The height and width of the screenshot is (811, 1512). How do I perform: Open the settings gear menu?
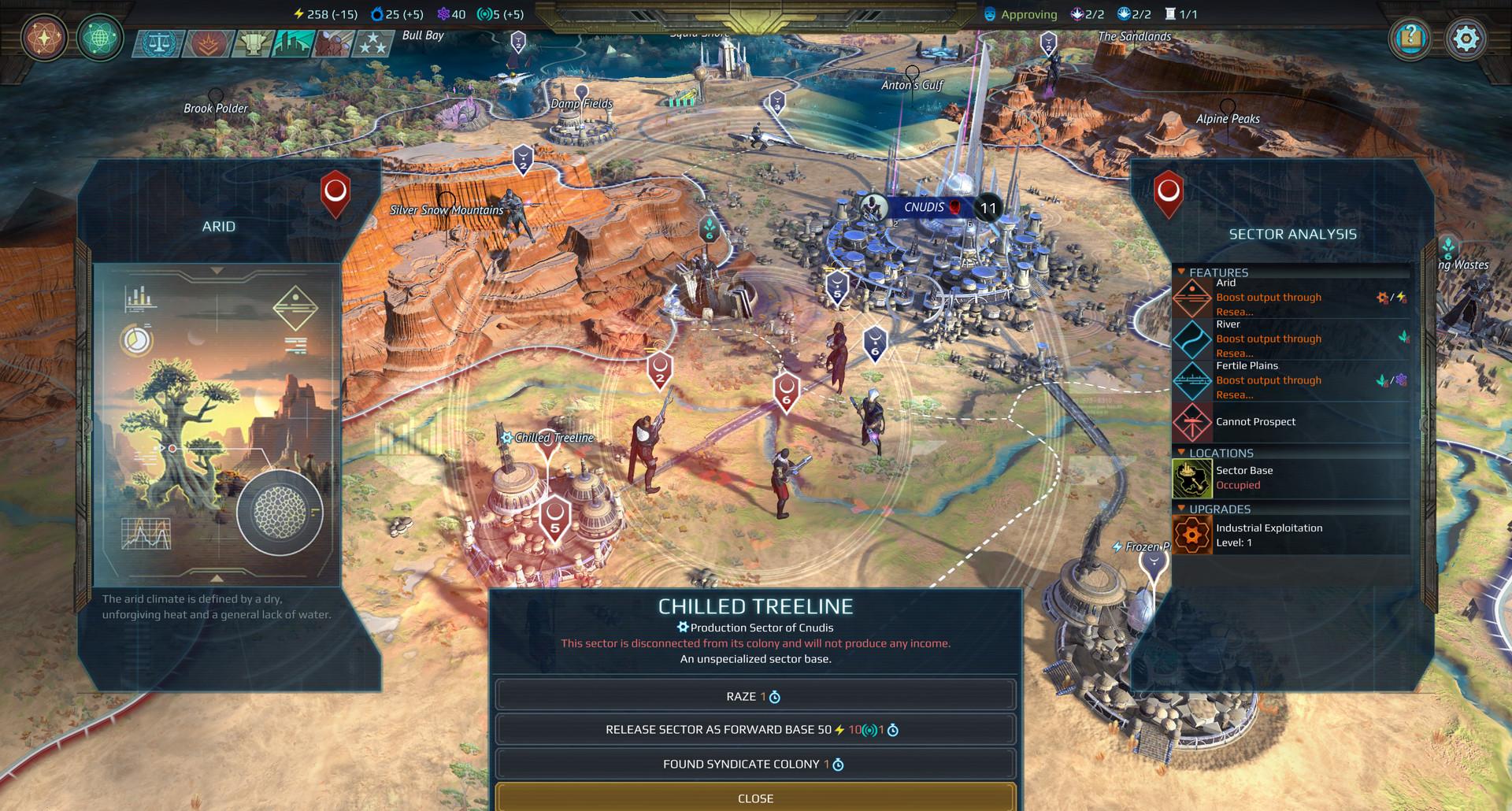[x=1466, y=38]
